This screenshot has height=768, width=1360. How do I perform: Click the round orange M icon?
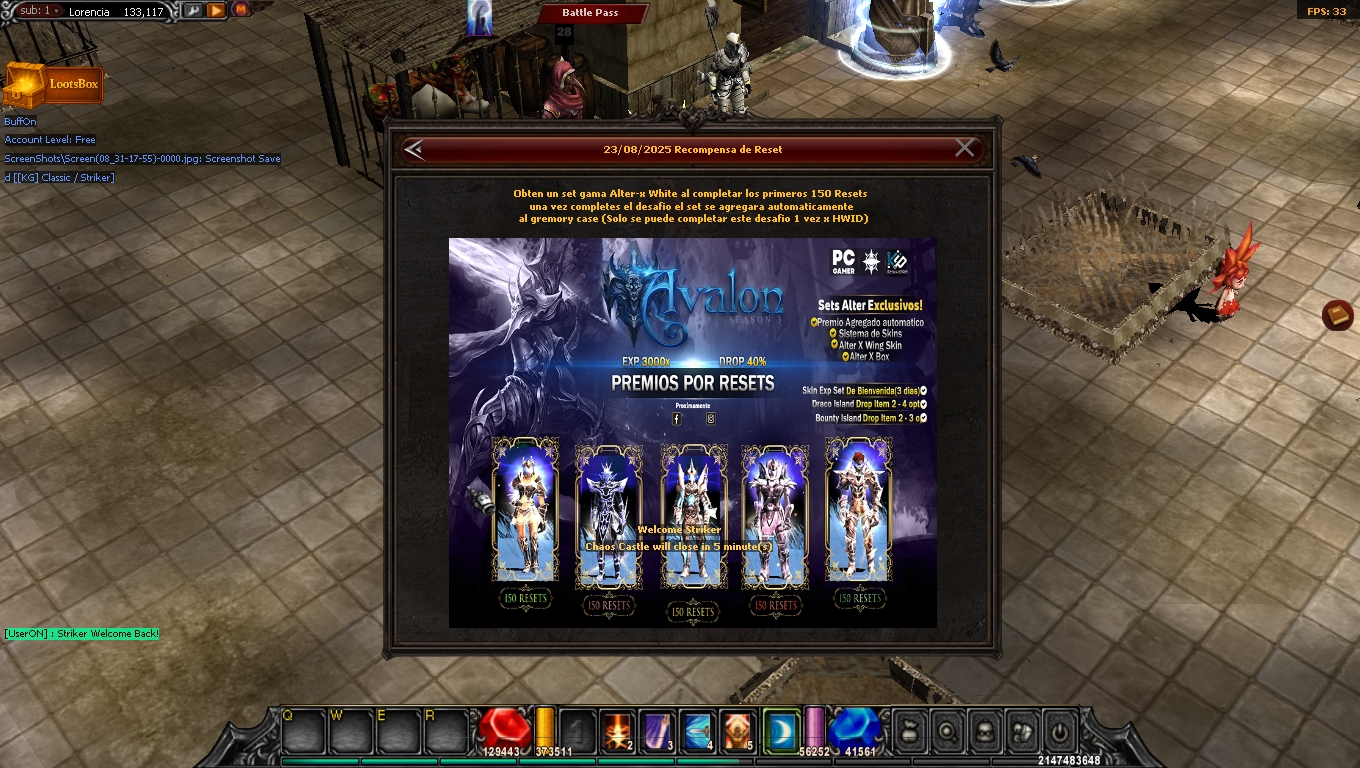click(241, 9)
